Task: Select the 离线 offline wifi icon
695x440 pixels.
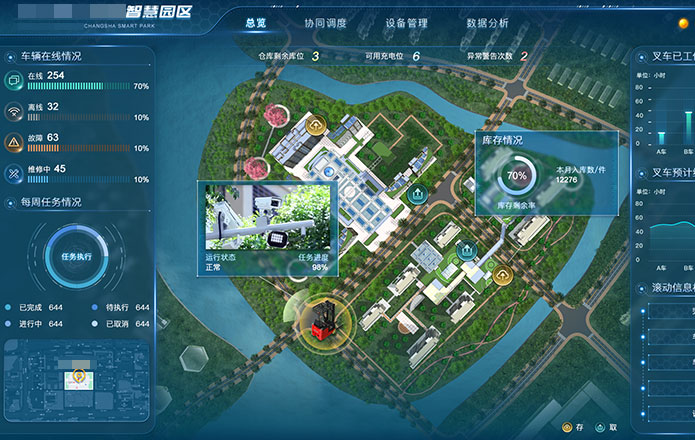Action: [15, 109]
